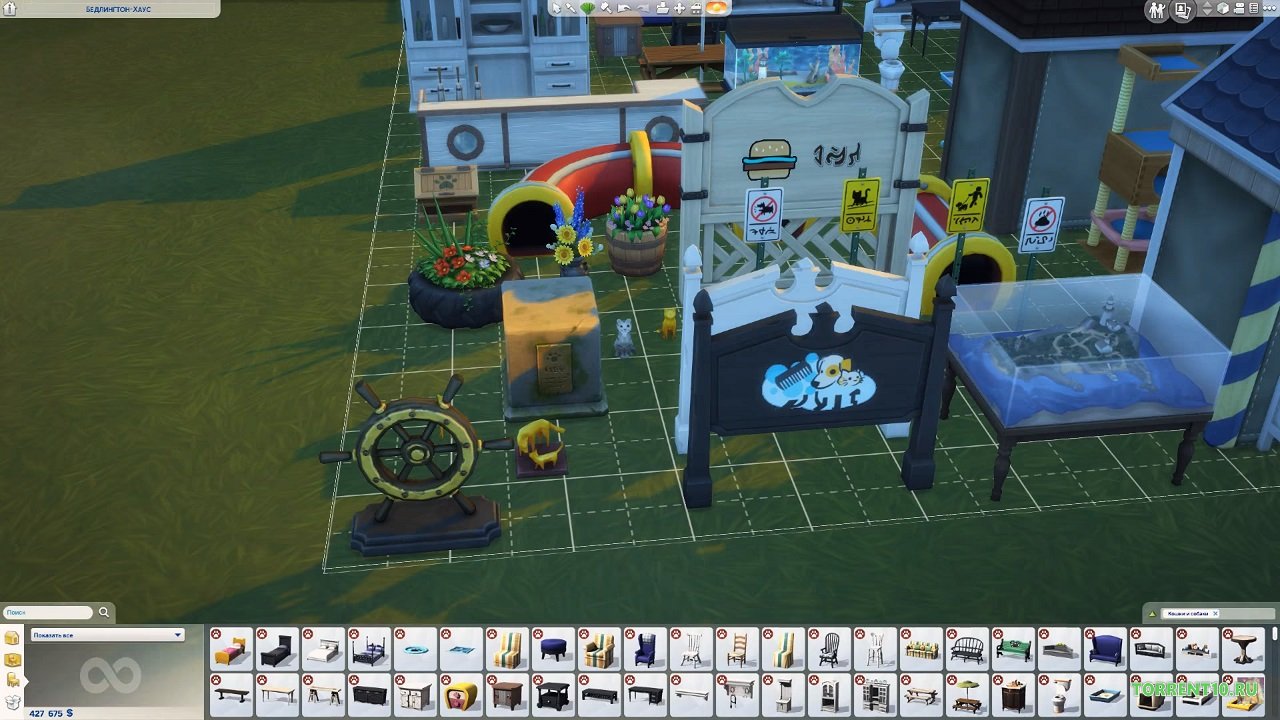The height and width of the screenshot is (720, 1280).
Task: Click the catalog search field
Action: [x=46, y=612]
